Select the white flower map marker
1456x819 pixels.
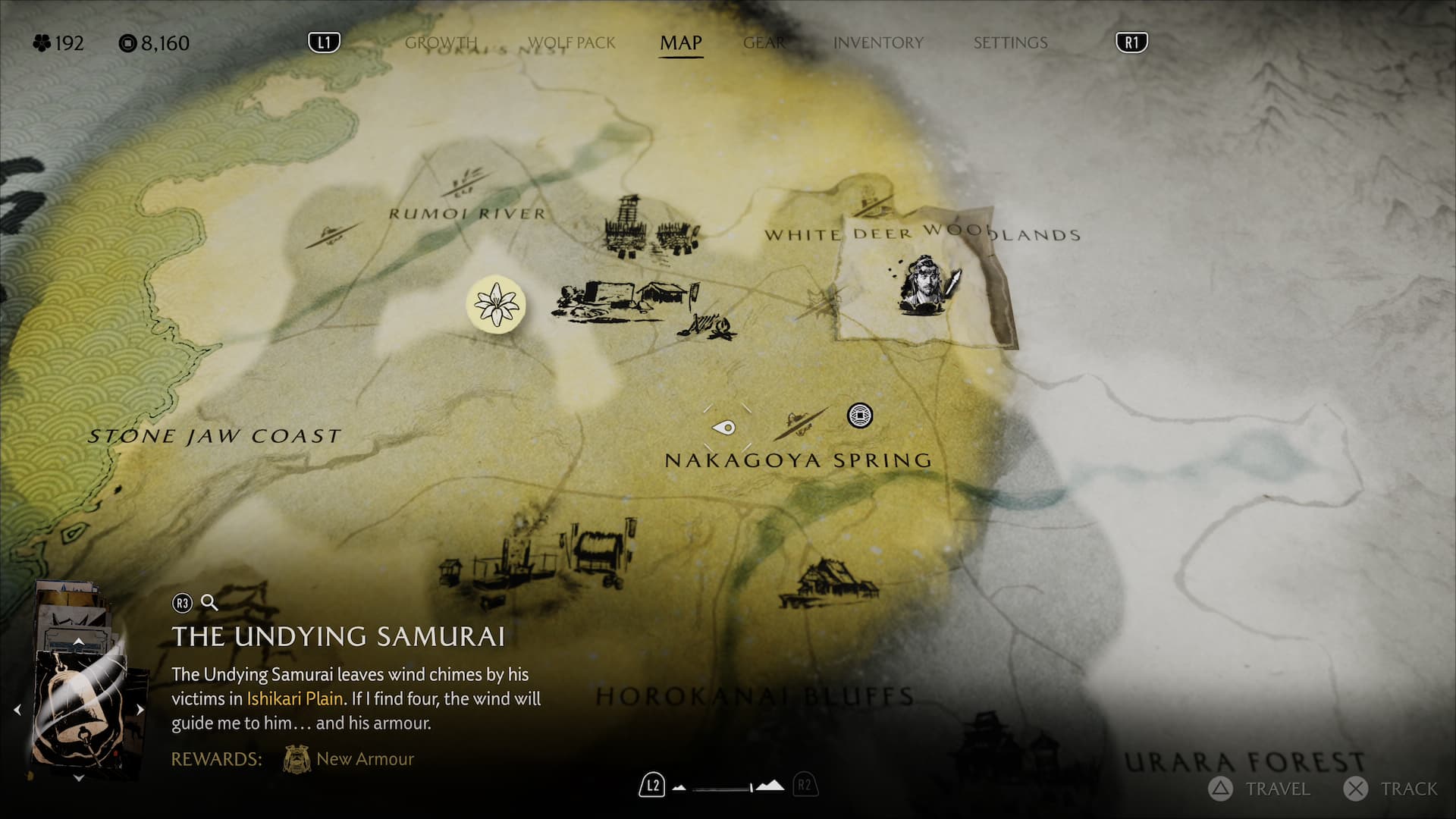[x=496, y=304]
